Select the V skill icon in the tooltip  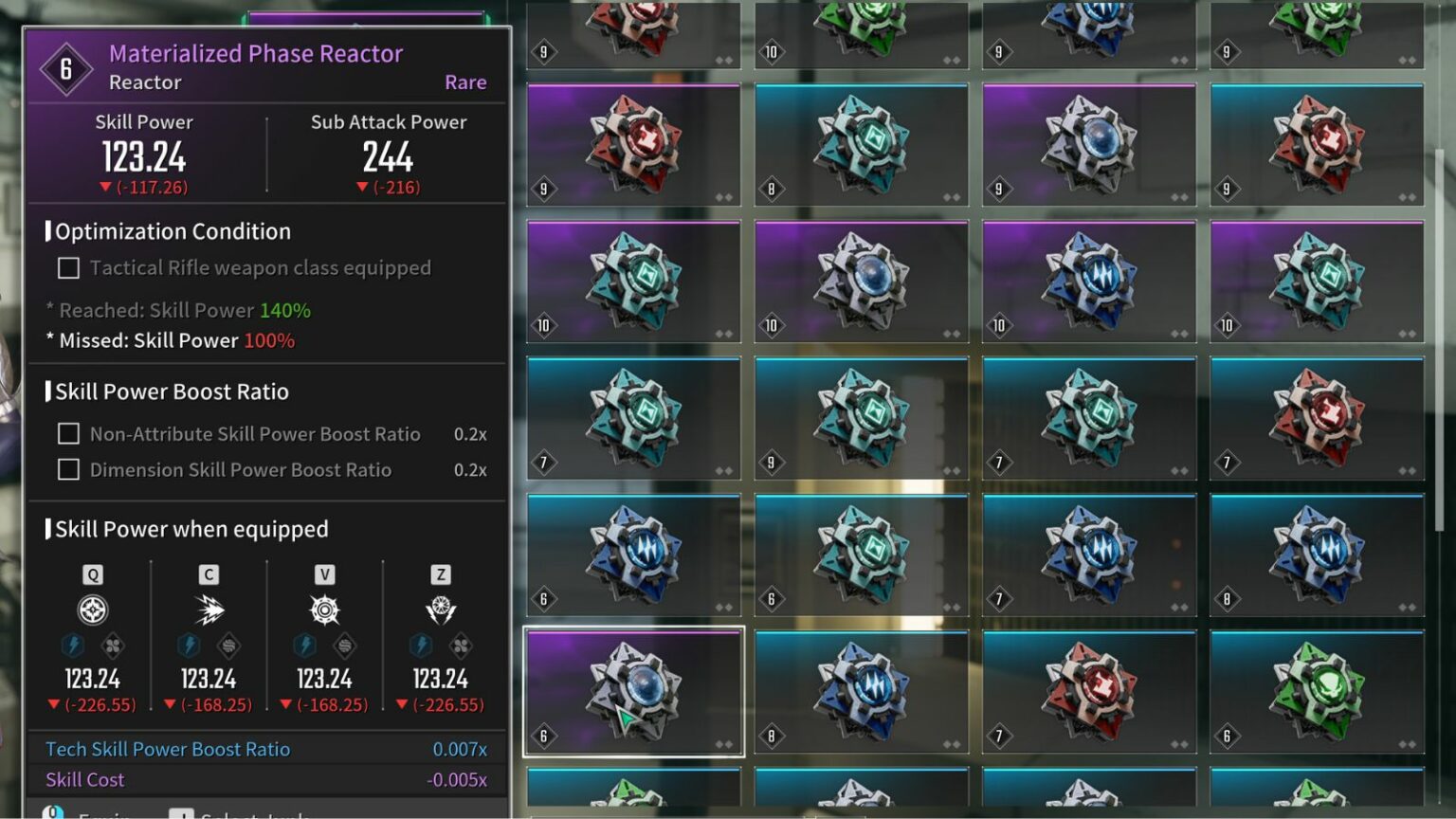(325, 611)
